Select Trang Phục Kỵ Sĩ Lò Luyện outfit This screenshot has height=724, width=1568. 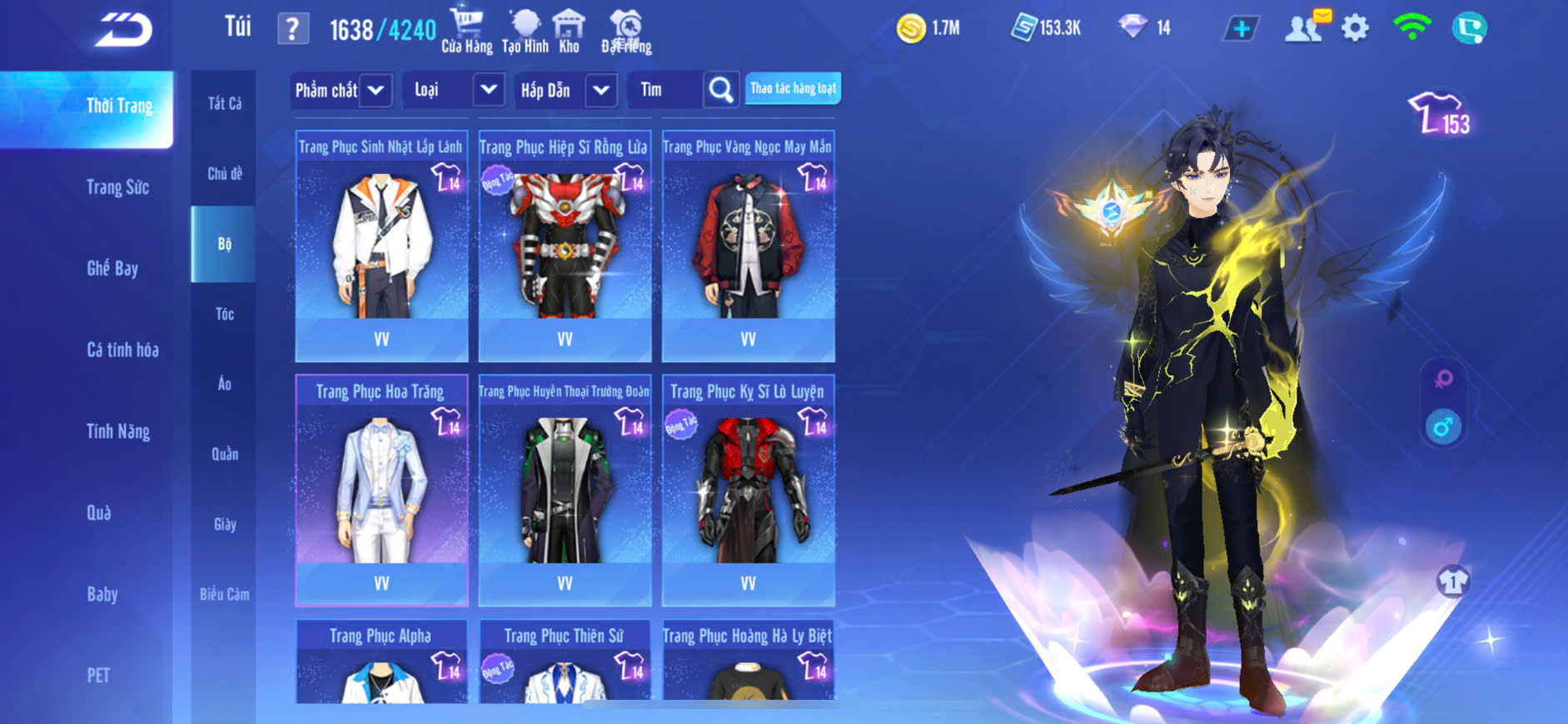(748, 491)
